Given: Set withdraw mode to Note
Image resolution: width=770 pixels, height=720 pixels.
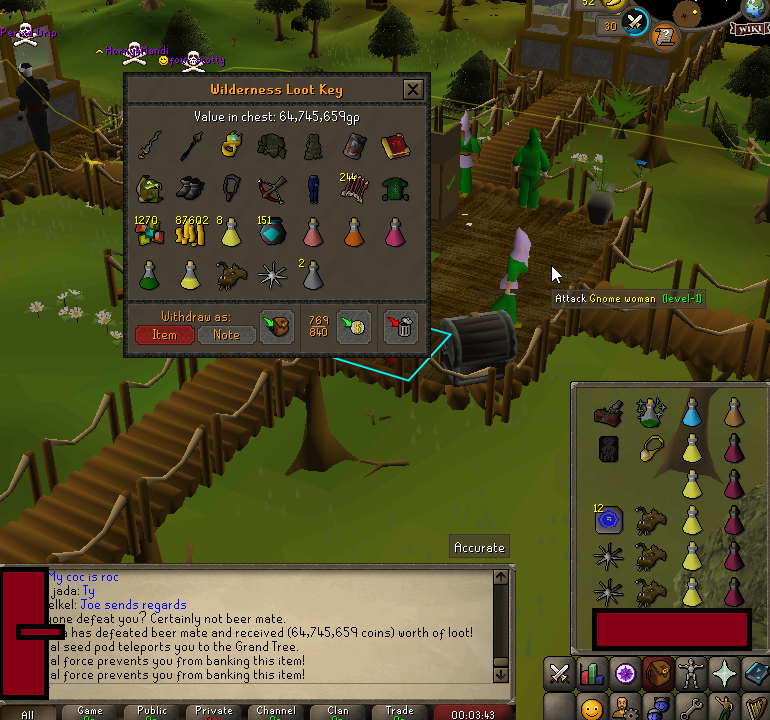Looking at the screenshot, I should coord(226,335).
